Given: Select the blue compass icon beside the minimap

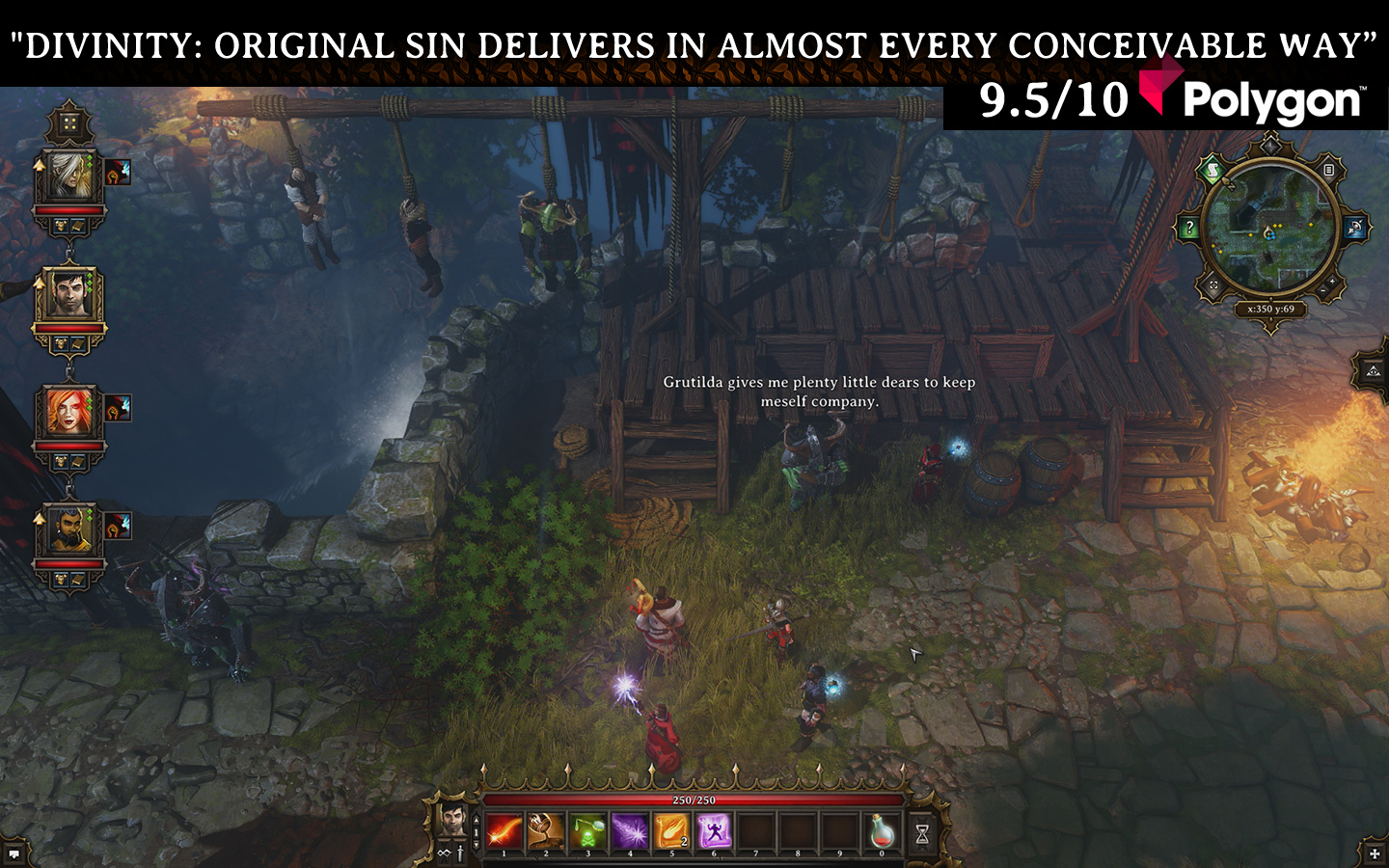Looking at the screenshot, I should [x=1355, y=227].
